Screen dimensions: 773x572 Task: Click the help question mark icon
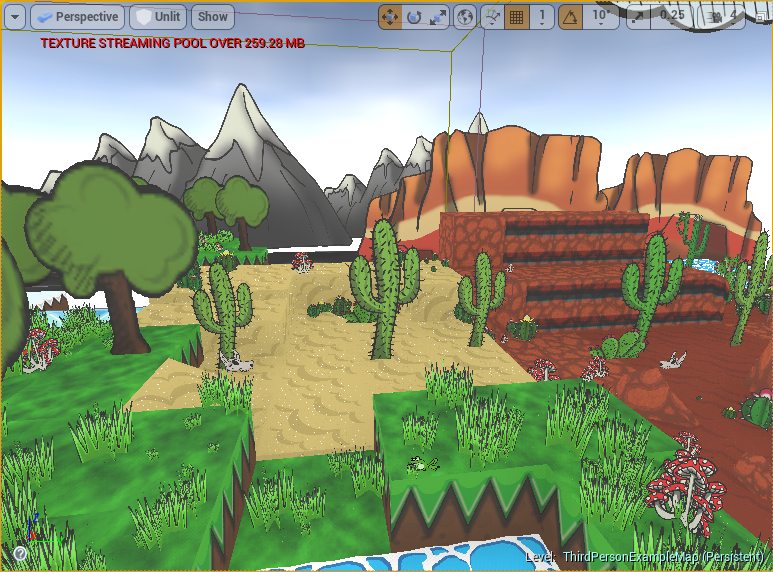click(x=18, y=553)
